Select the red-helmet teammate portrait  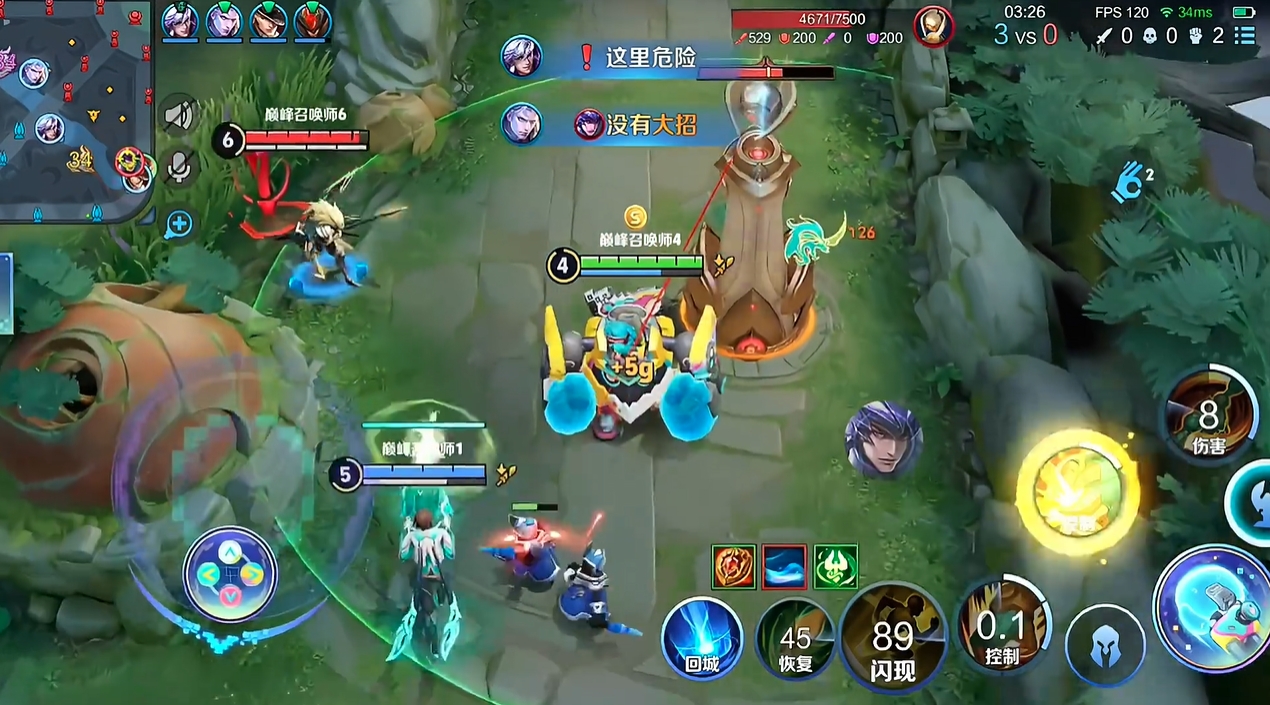312,20
